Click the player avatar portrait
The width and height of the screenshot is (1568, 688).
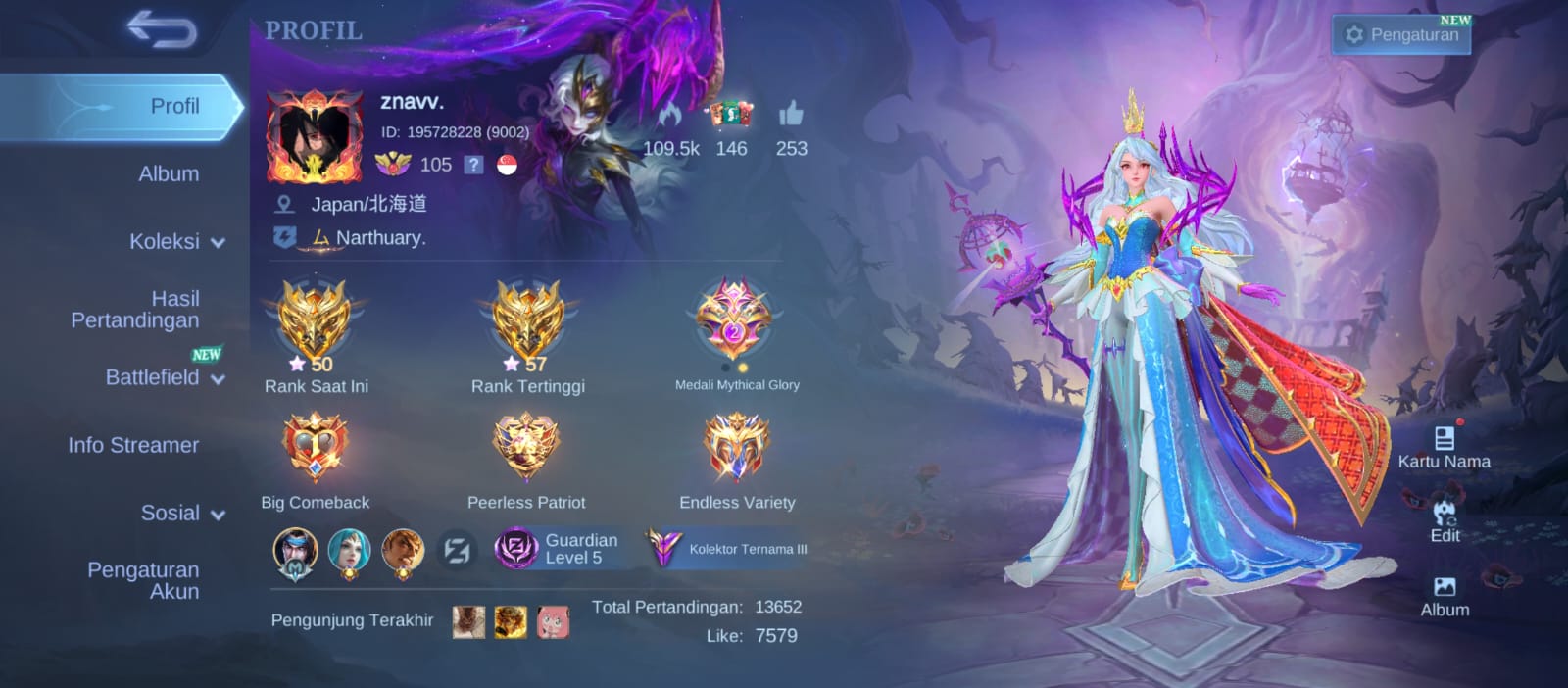(x=314, y=137)
